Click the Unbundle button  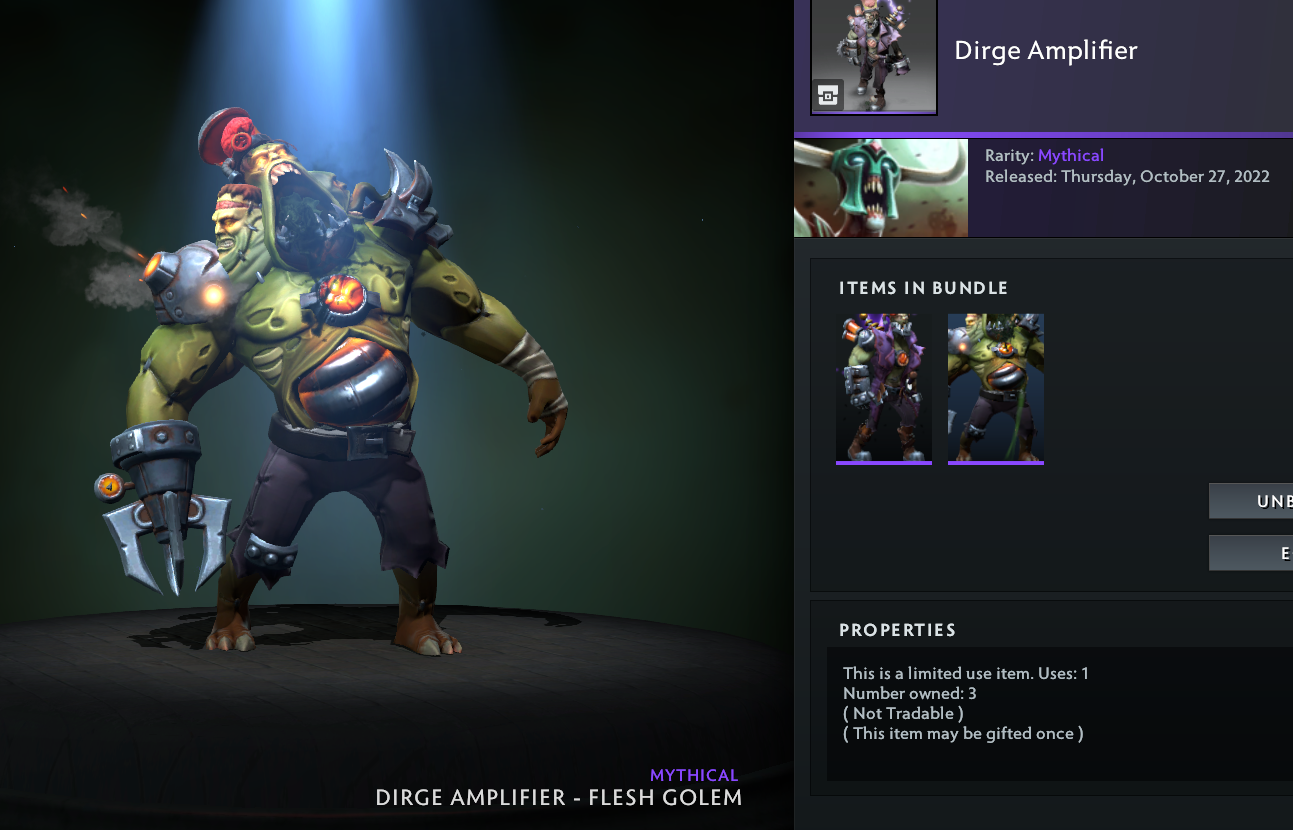point(1251,501)
